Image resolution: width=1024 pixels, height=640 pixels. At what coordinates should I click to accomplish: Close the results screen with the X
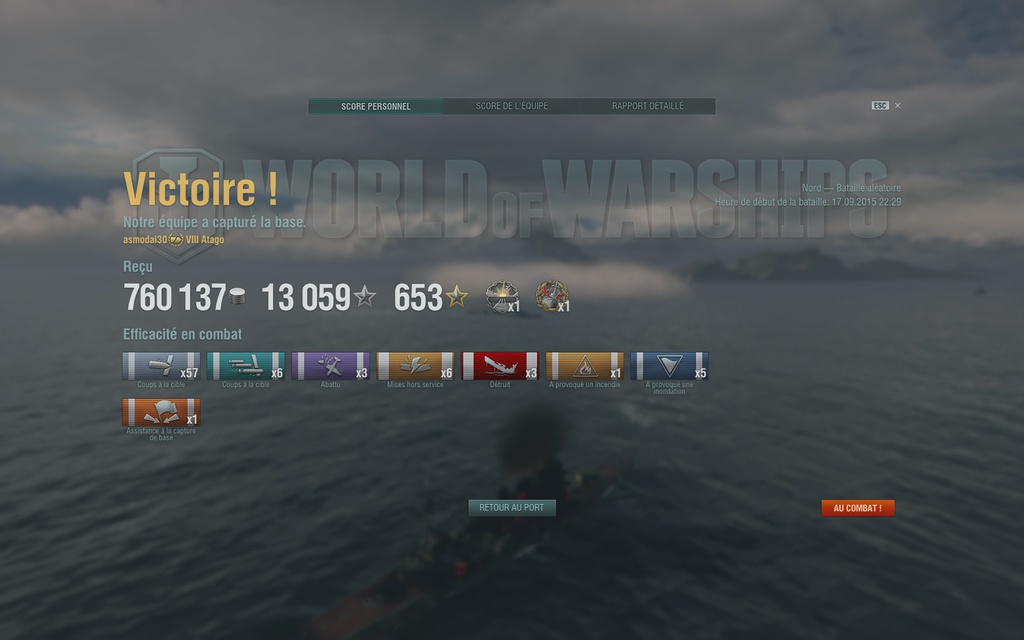(x=897, y=105)
